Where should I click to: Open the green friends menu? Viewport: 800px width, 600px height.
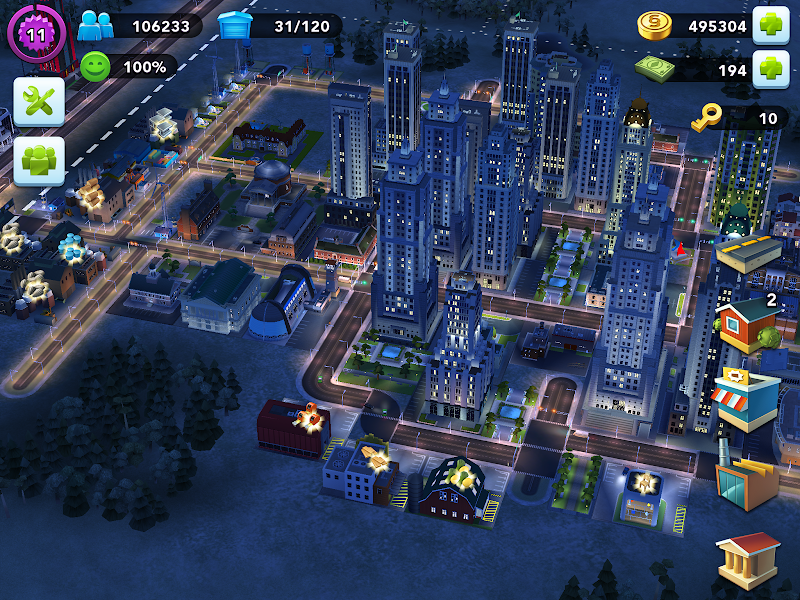tap(39, 161)
